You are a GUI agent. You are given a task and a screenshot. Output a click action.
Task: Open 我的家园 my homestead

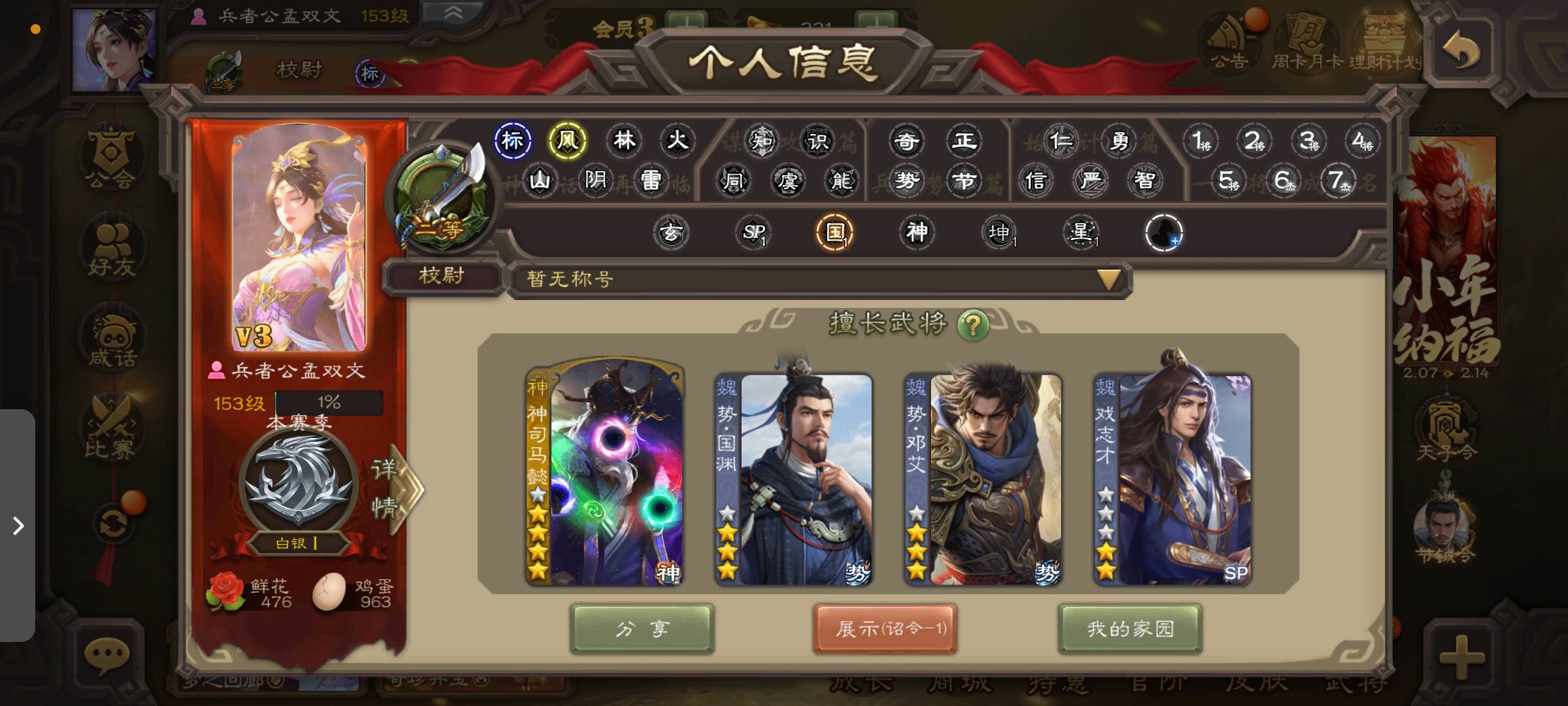[x=1130, y=629]
